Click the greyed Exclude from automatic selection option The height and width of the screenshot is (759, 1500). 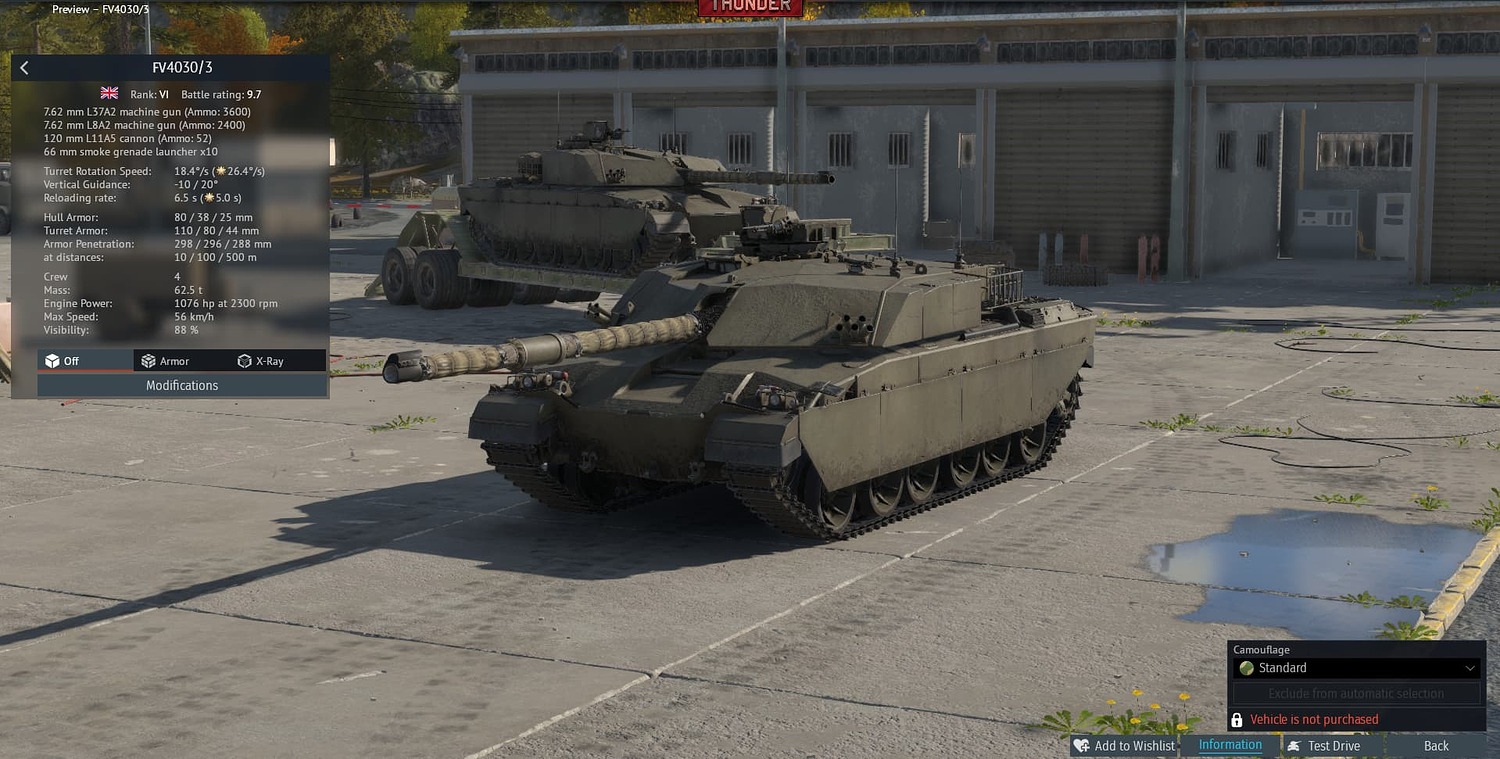pyautogui.click(x=1355, y=693)
